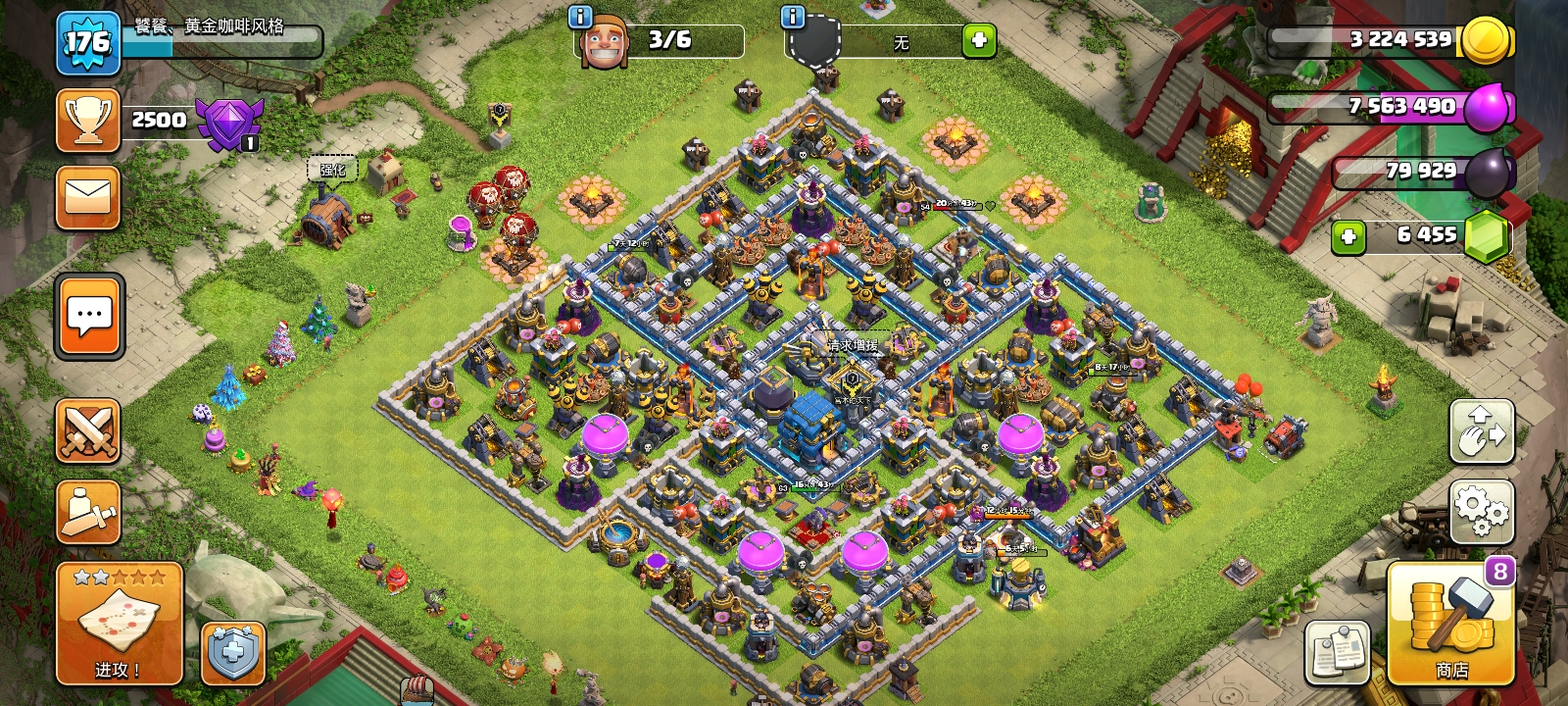Tap the pink elixir drop icon
This screenshot has width=1568, height=706.
(x=1489, y=106)
